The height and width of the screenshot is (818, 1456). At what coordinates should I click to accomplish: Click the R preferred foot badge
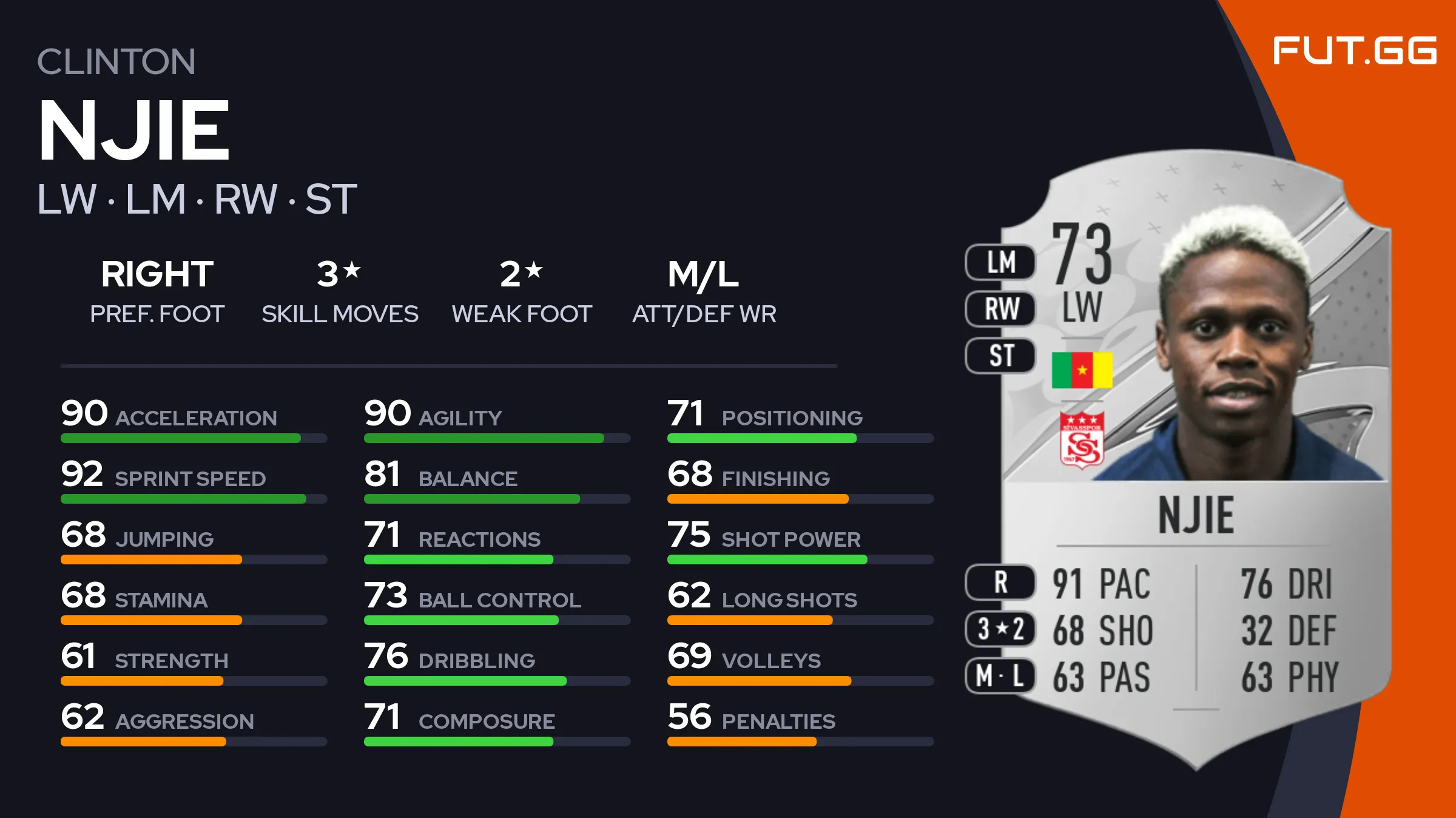[1000, 583]
